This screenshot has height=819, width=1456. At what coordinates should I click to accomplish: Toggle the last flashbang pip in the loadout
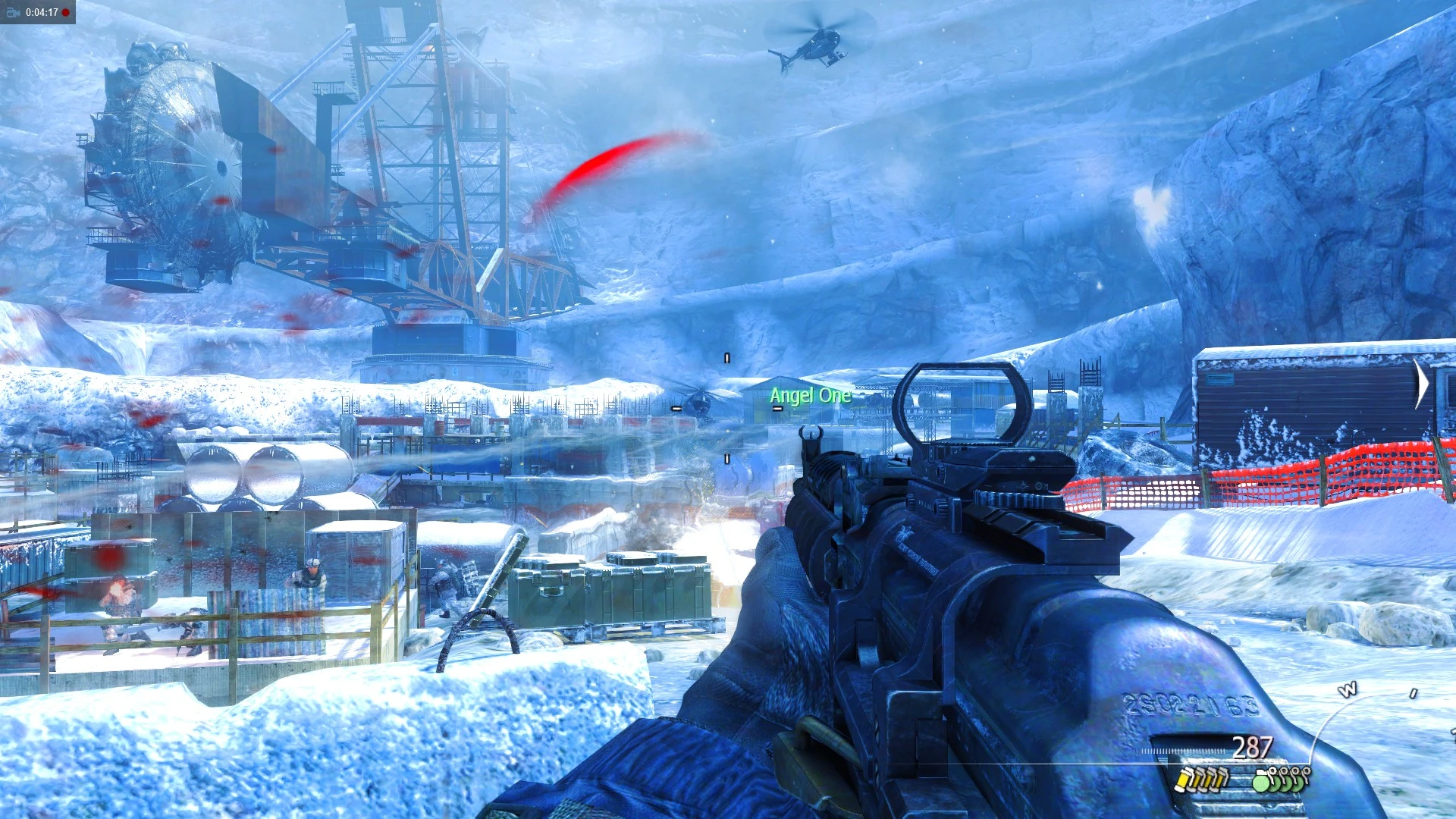[x=1222, y=780]
